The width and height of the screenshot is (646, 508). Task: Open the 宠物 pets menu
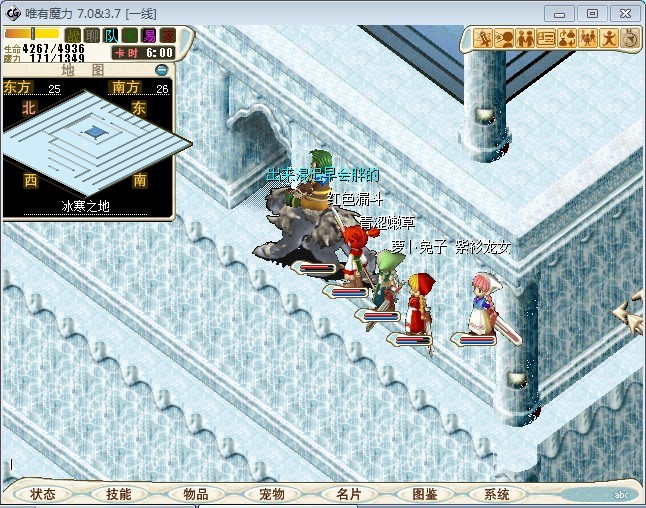click(272, 494)
